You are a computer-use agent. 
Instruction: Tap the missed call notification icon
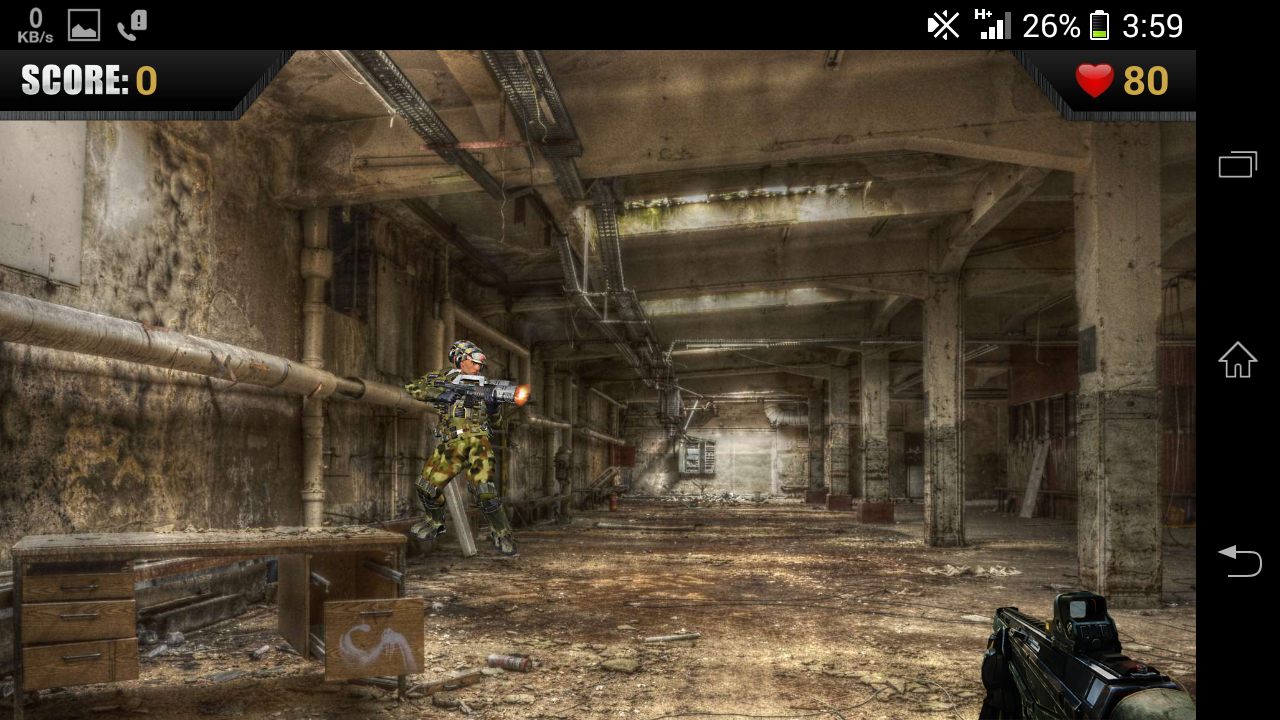click(x=125, y=25)
